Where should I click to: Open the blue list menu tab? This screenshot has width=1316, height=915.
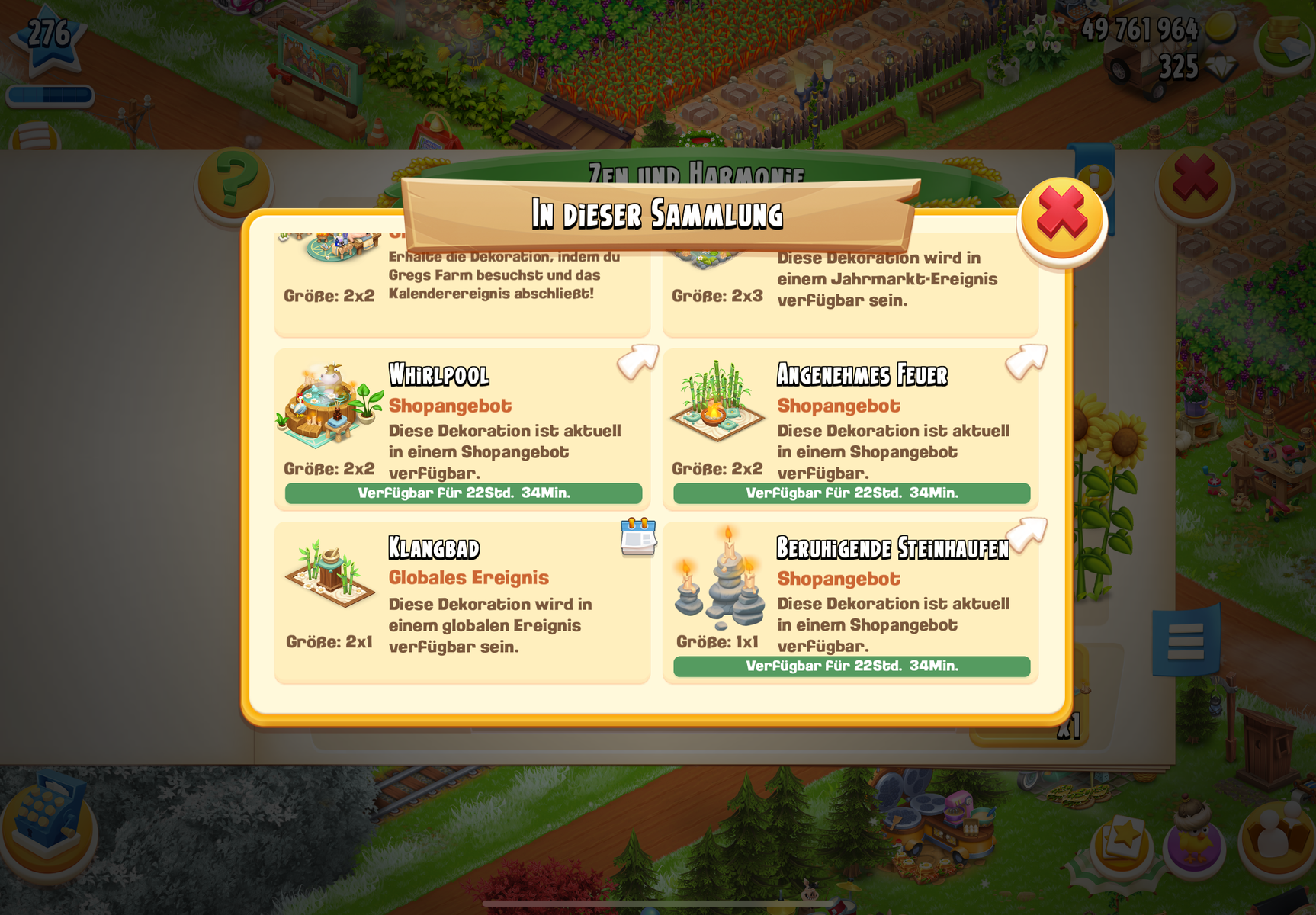coord(1186,640)
